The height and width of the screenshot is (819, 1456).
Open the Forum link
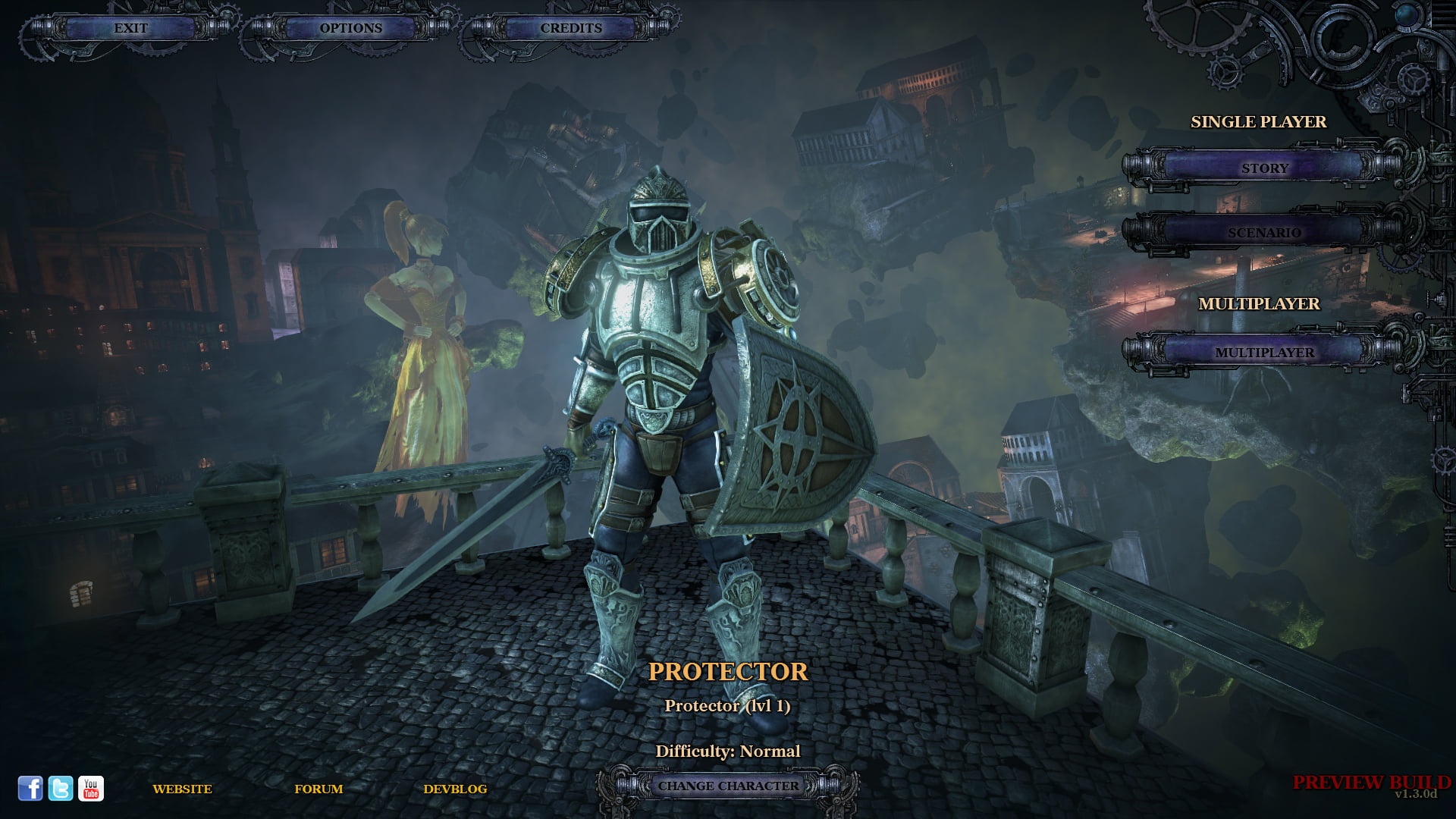pos(320,789)
